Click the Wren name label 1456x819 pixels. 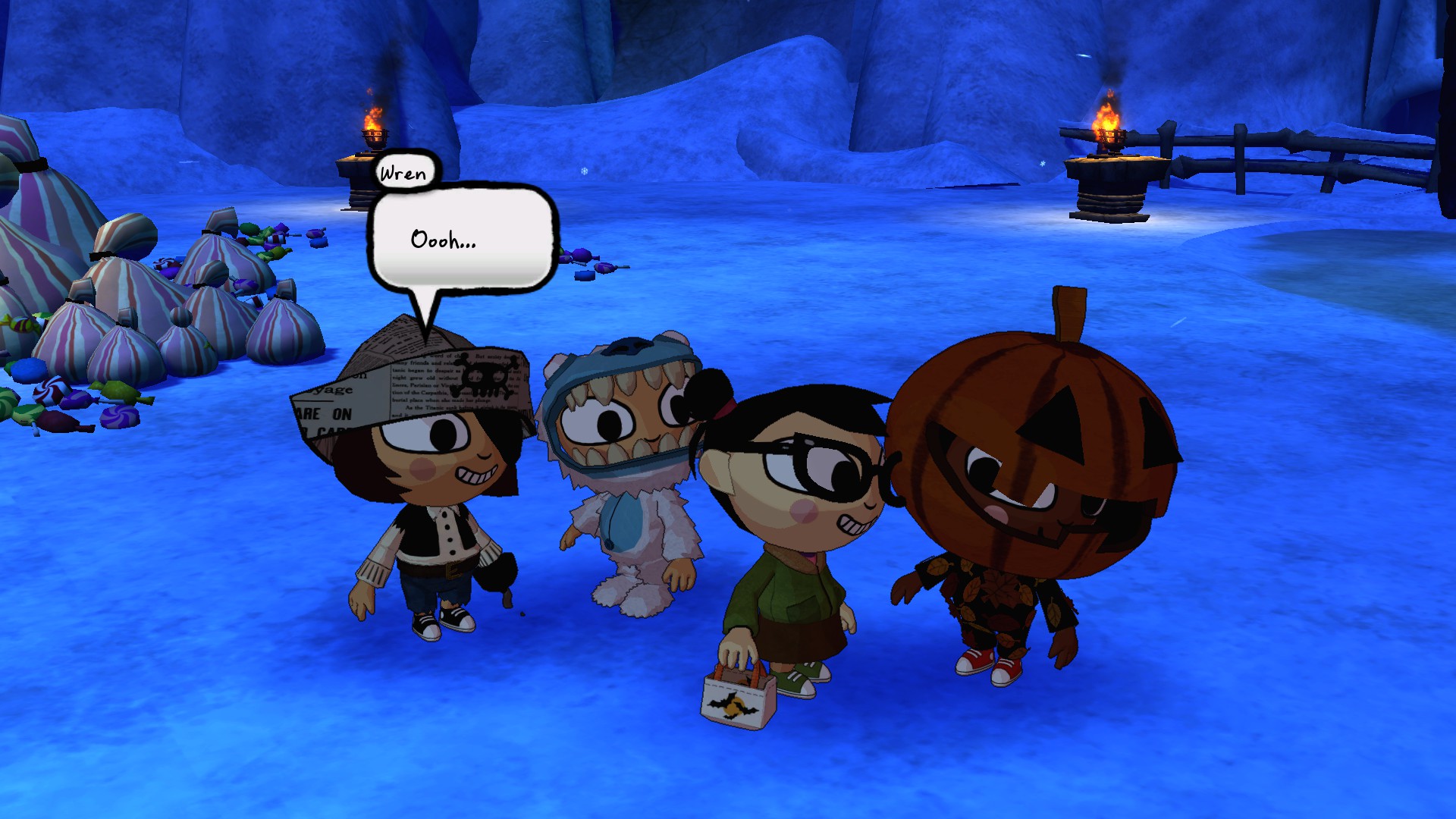click(402, 172)
